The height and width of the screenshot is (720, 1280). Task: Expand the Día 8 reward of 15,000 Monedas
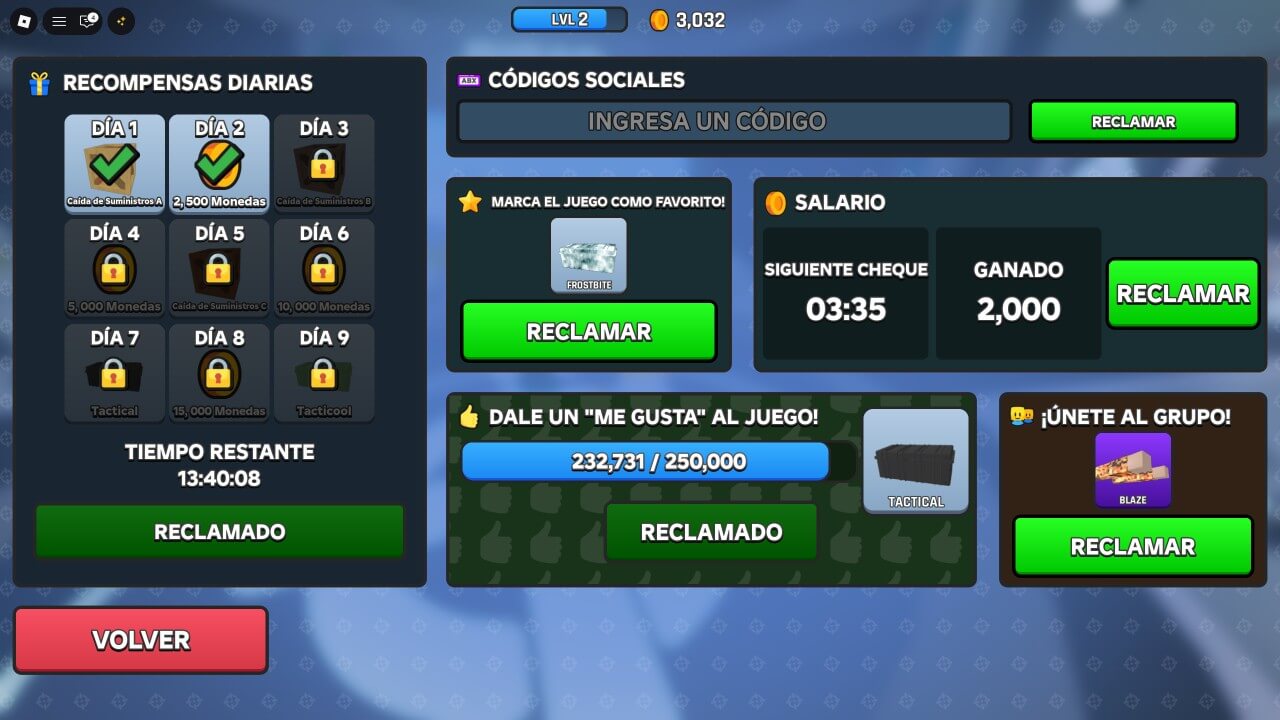(x=219, y=373)
